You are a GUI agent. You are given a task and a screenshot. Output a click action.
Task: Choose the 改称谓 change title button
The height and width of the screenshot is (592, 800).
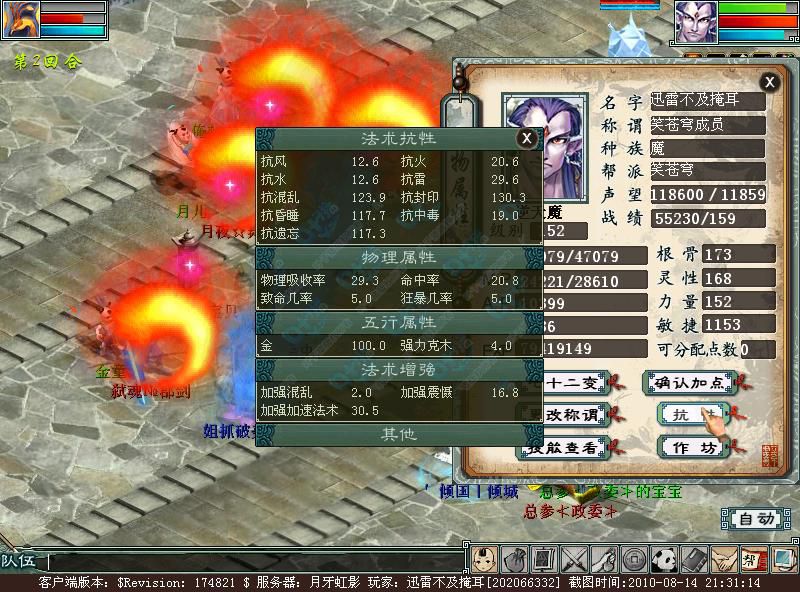(x=571, y=415)
